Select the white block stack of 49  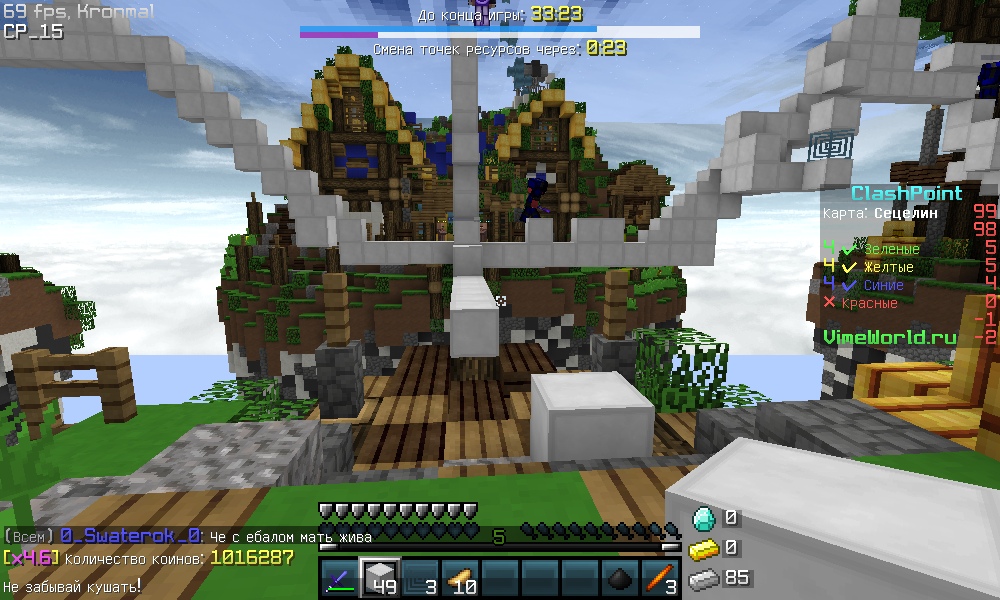(379, 578)
